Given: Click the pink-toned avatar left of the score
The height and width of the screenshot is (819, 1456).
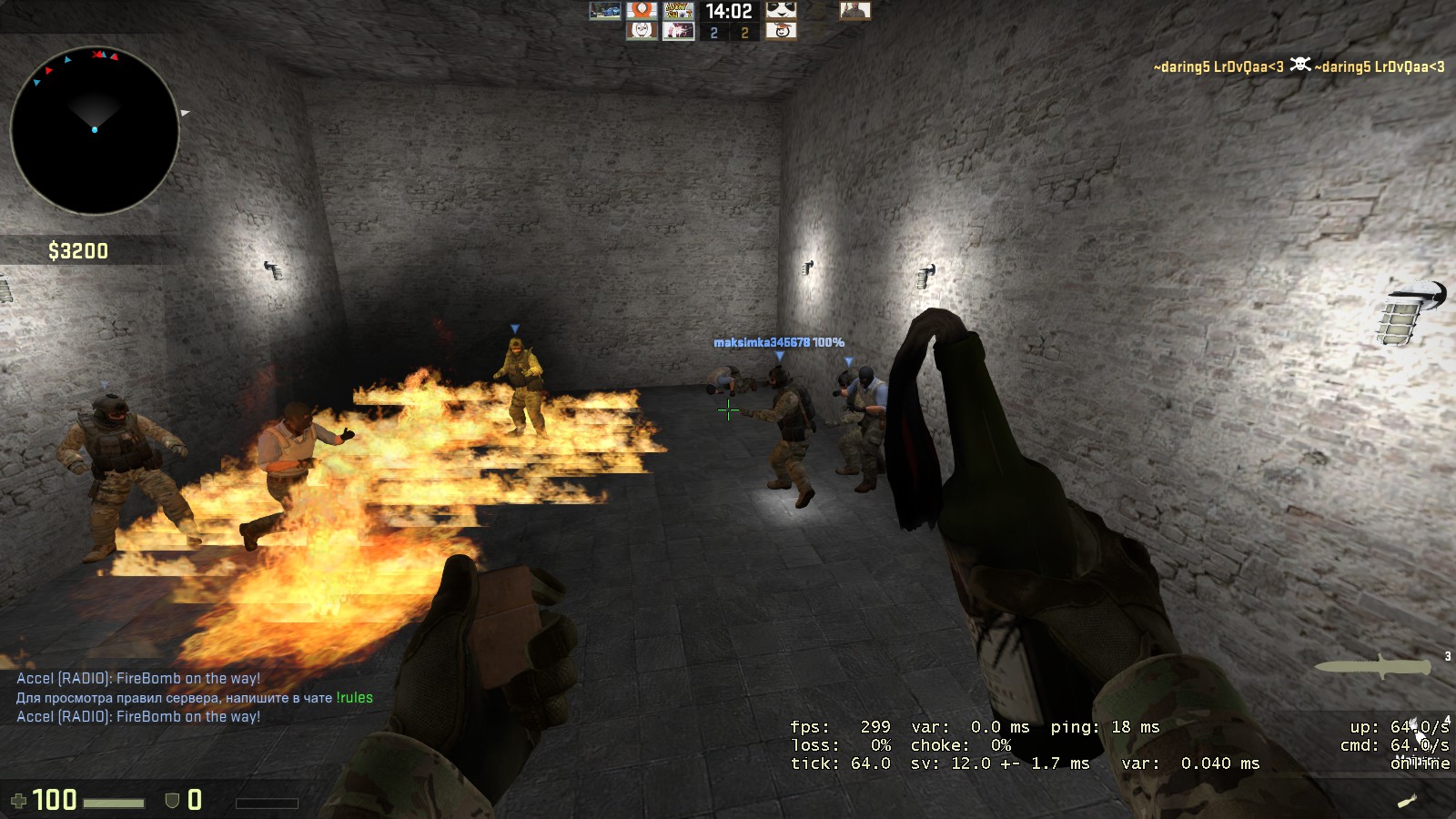Looking at the screenshot, I should [x=678, y=32].
